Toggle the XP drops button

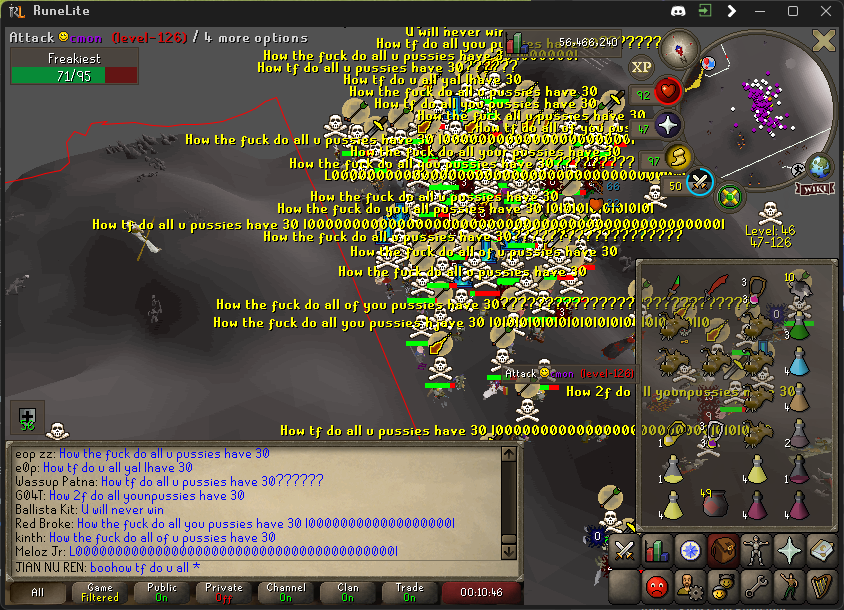(x=641, y=68)
